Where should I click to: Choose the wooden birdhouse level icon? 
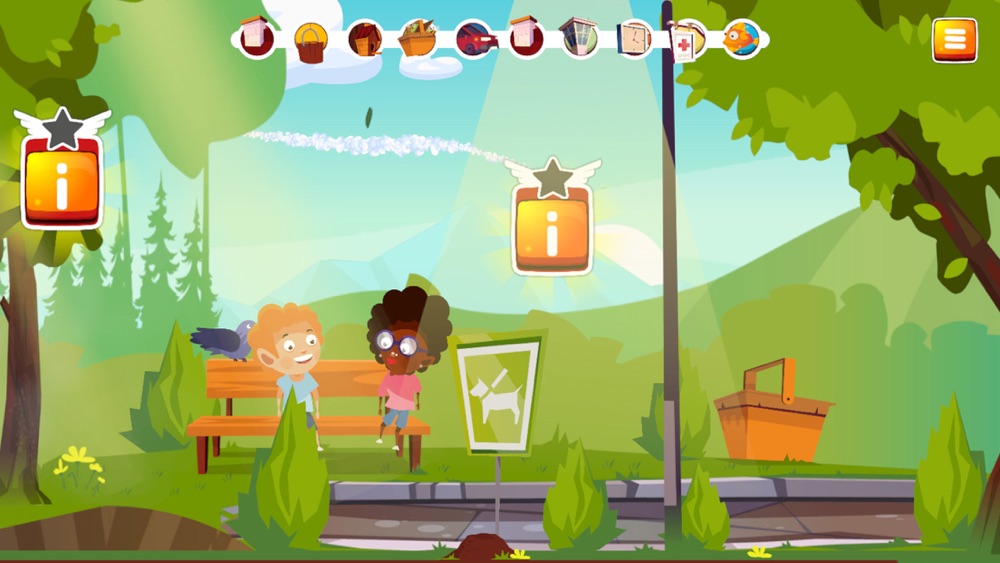click(365, 40)
